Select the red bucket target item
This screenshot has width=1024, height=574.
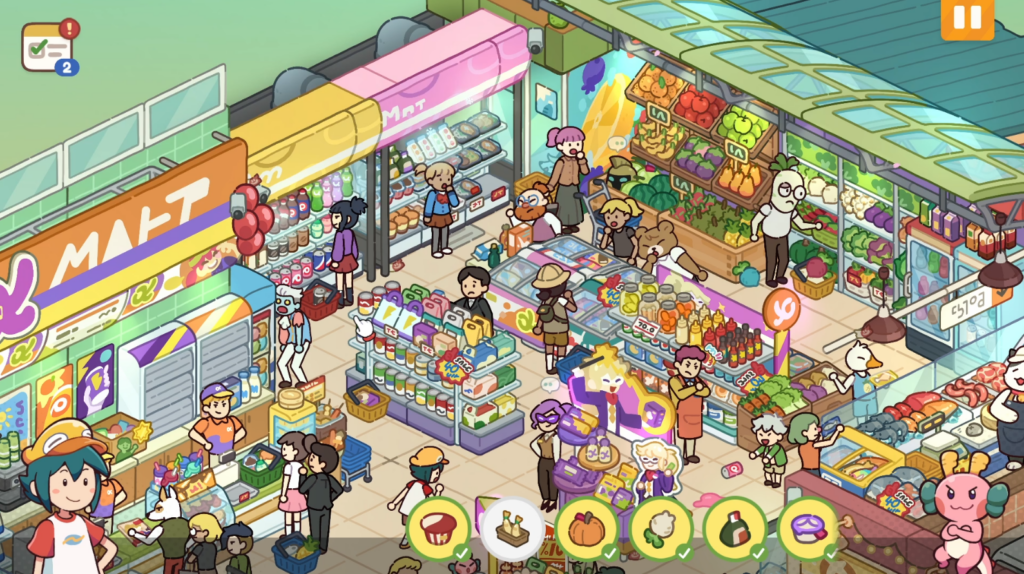pyautogui.click(x=438, y=528)
